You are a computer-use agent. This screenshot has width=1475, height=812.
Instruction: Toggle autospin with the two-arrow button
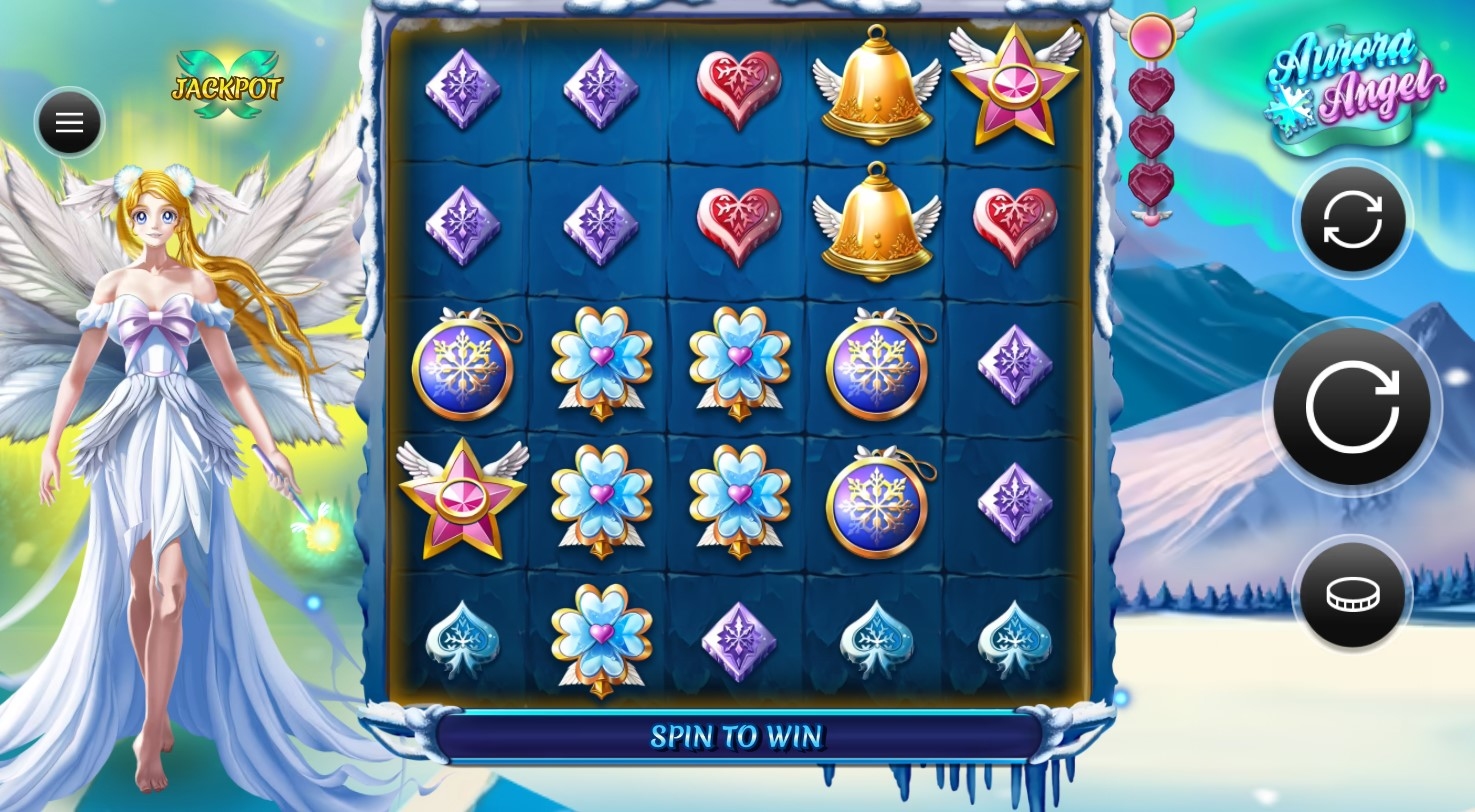[x=1352, y=220]
